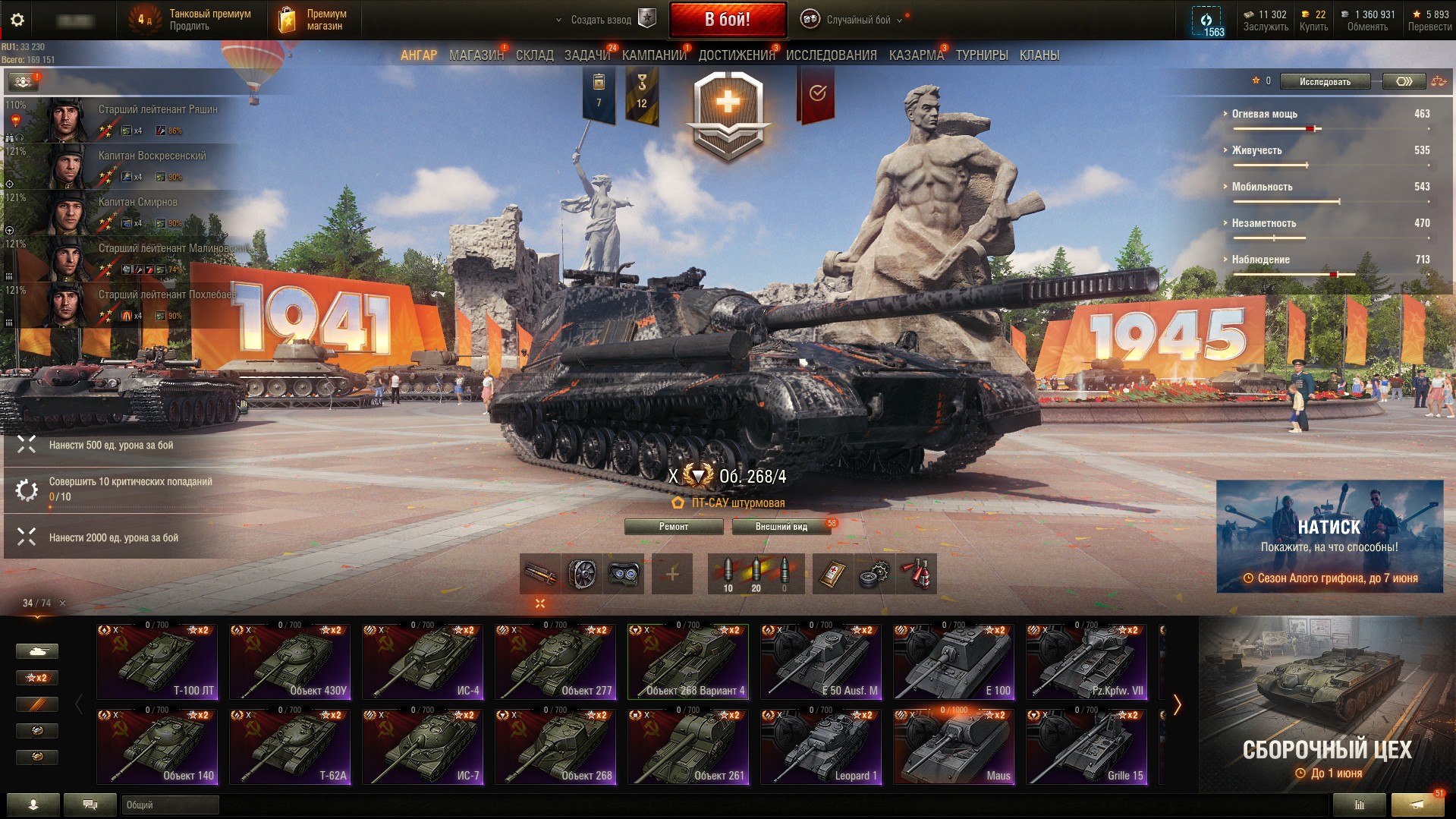Open the Сборочный цех banner
The image size is (1456, 819).
(1326, 704)
